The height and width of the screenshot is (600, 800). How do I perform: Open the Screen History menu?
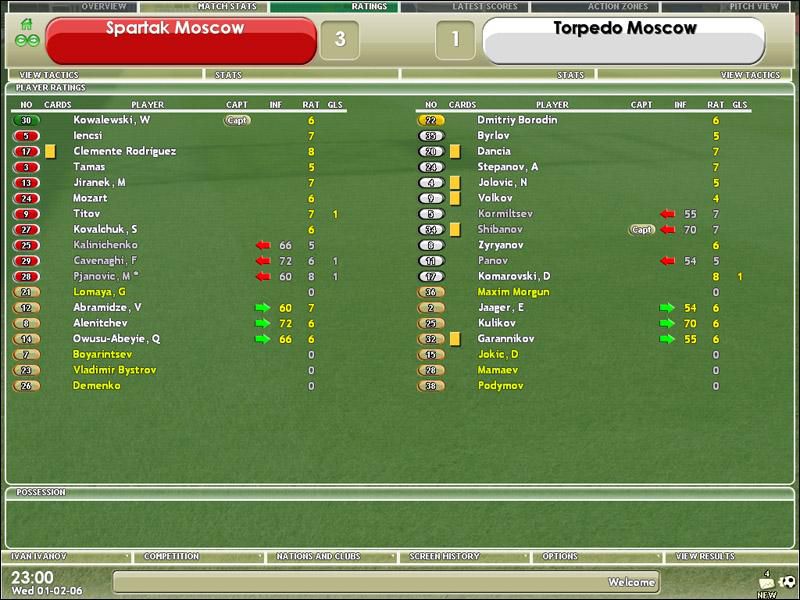click(x=444, y=557)
